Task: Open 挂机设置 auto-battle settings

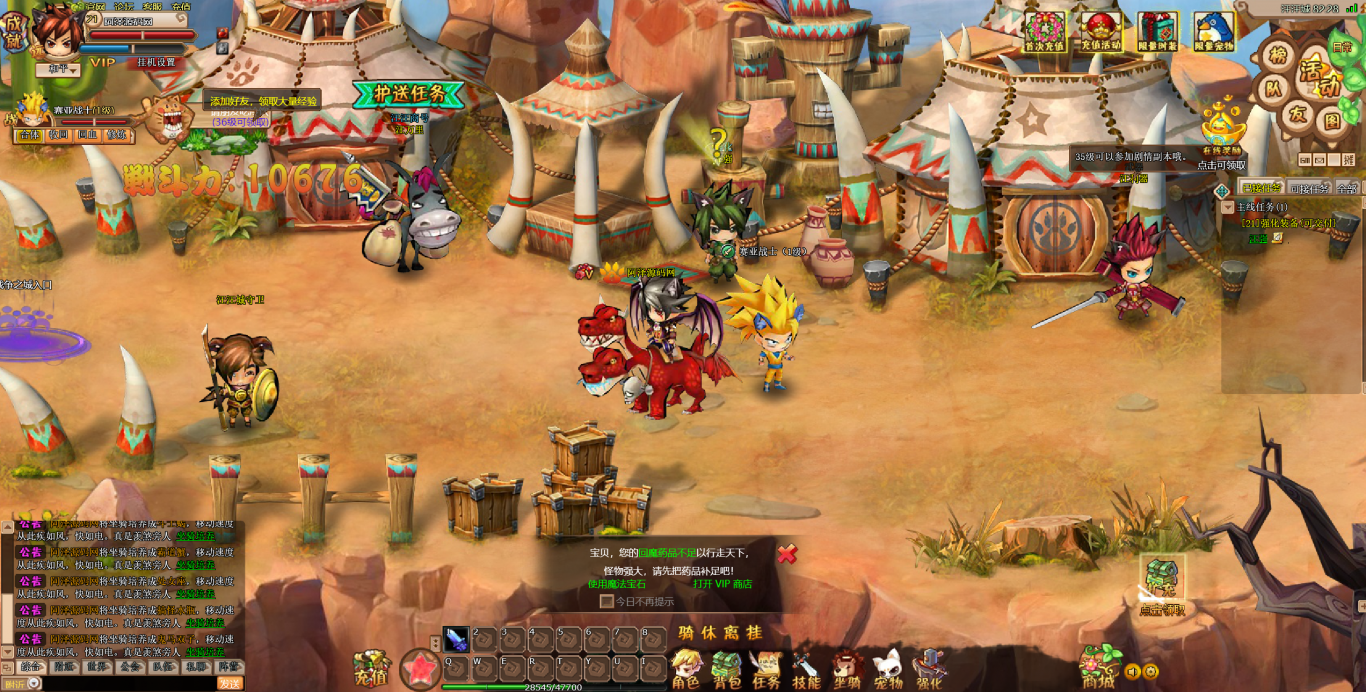Action: (155, 62)
